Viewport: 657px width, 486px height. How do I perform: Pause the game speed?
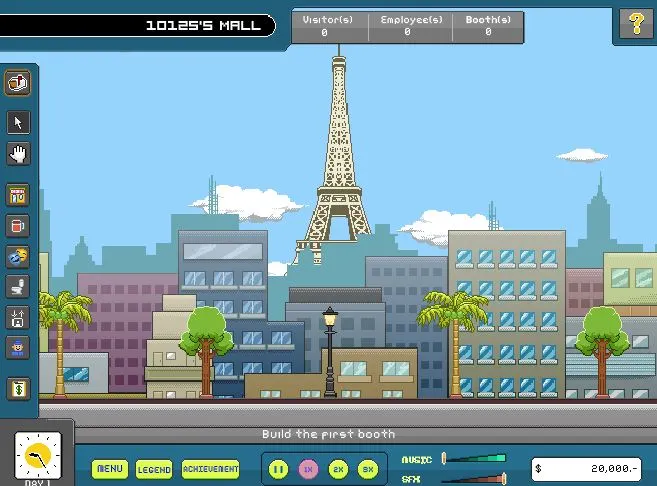click(x=279, y=468)
